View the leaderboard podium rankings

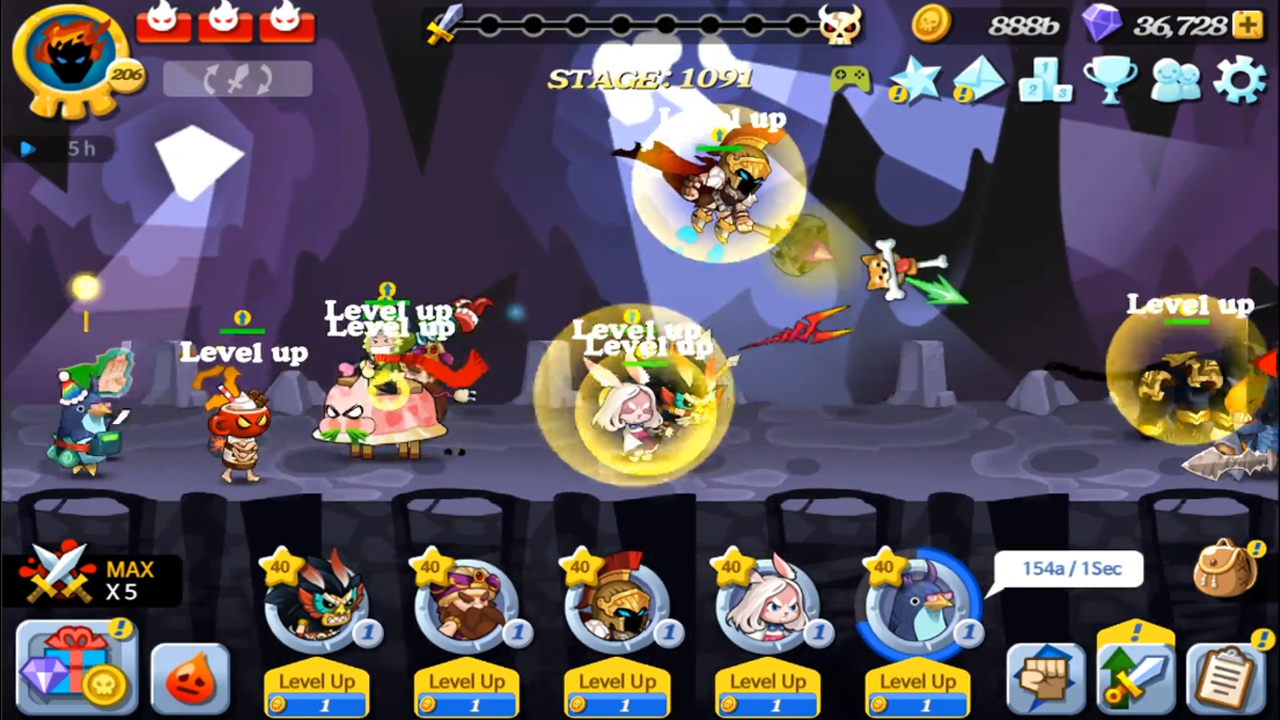(1044, 80)
